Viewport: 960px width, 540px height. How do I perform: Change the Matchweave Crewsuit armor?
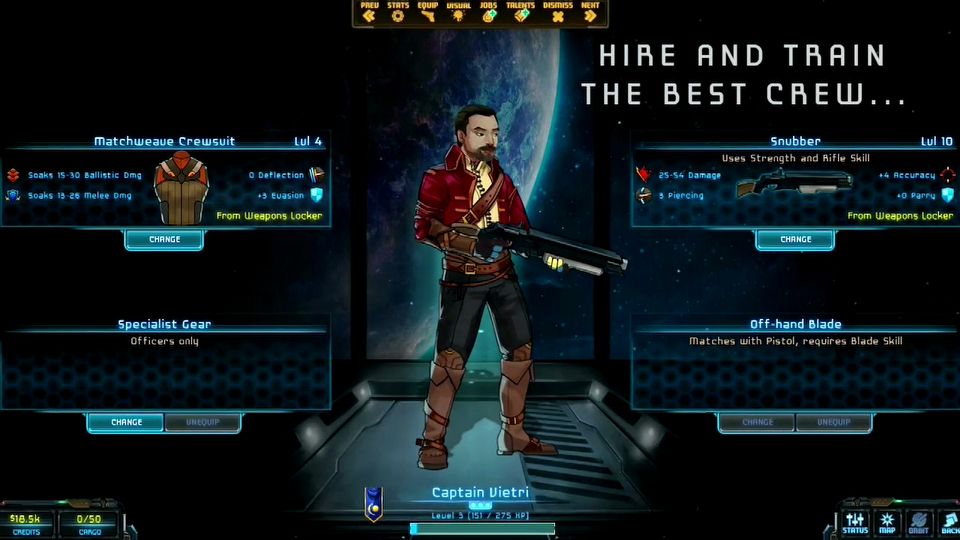tap(164, 240)
